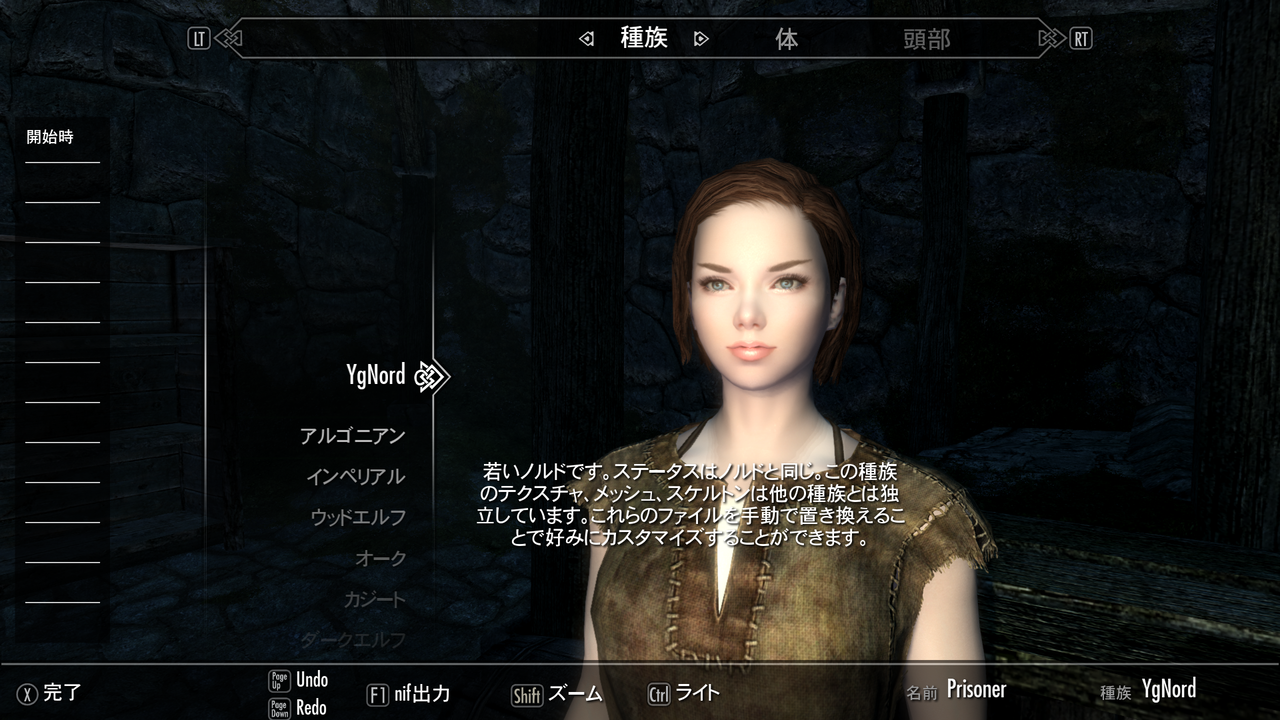Click the LT trigger icon on the top bar
Viewport: 1280px width, 720px height.
pyautogui.click(x=200, y=38)
